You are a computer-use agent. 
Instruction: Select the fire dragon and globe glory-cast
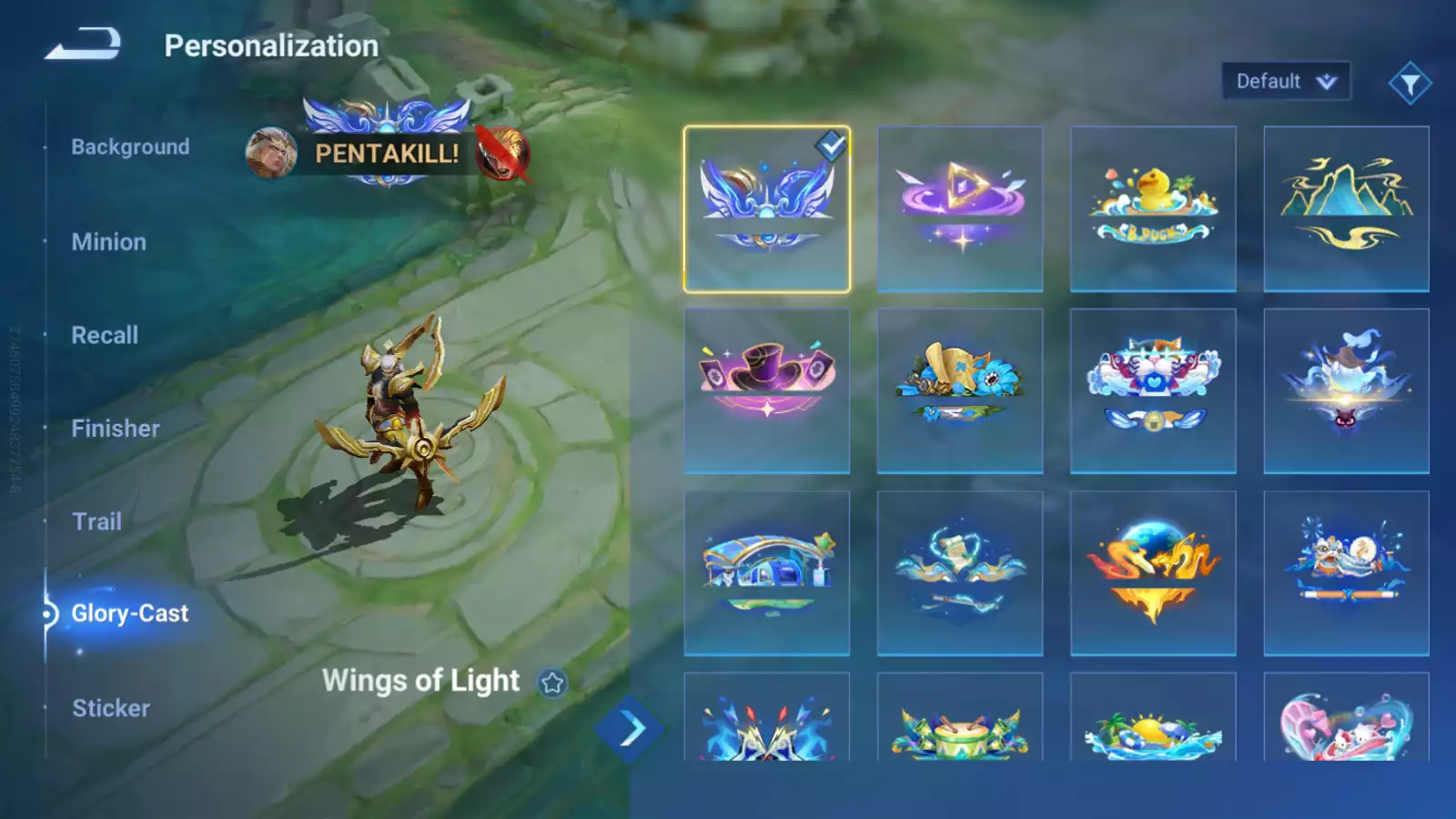pyautogui.click(x=1153, y=573)
